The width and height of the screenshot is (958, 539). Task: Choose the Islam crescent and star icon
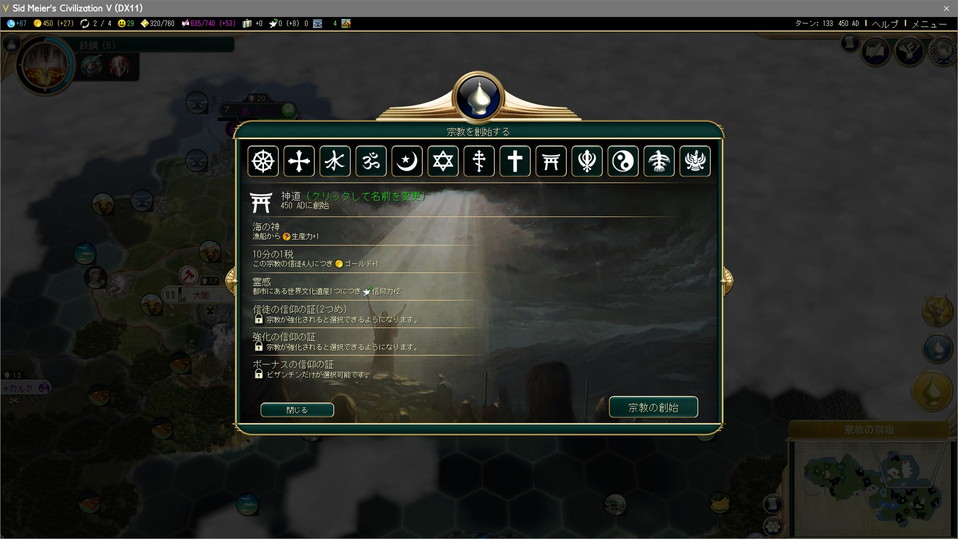(x=407, y=161)
